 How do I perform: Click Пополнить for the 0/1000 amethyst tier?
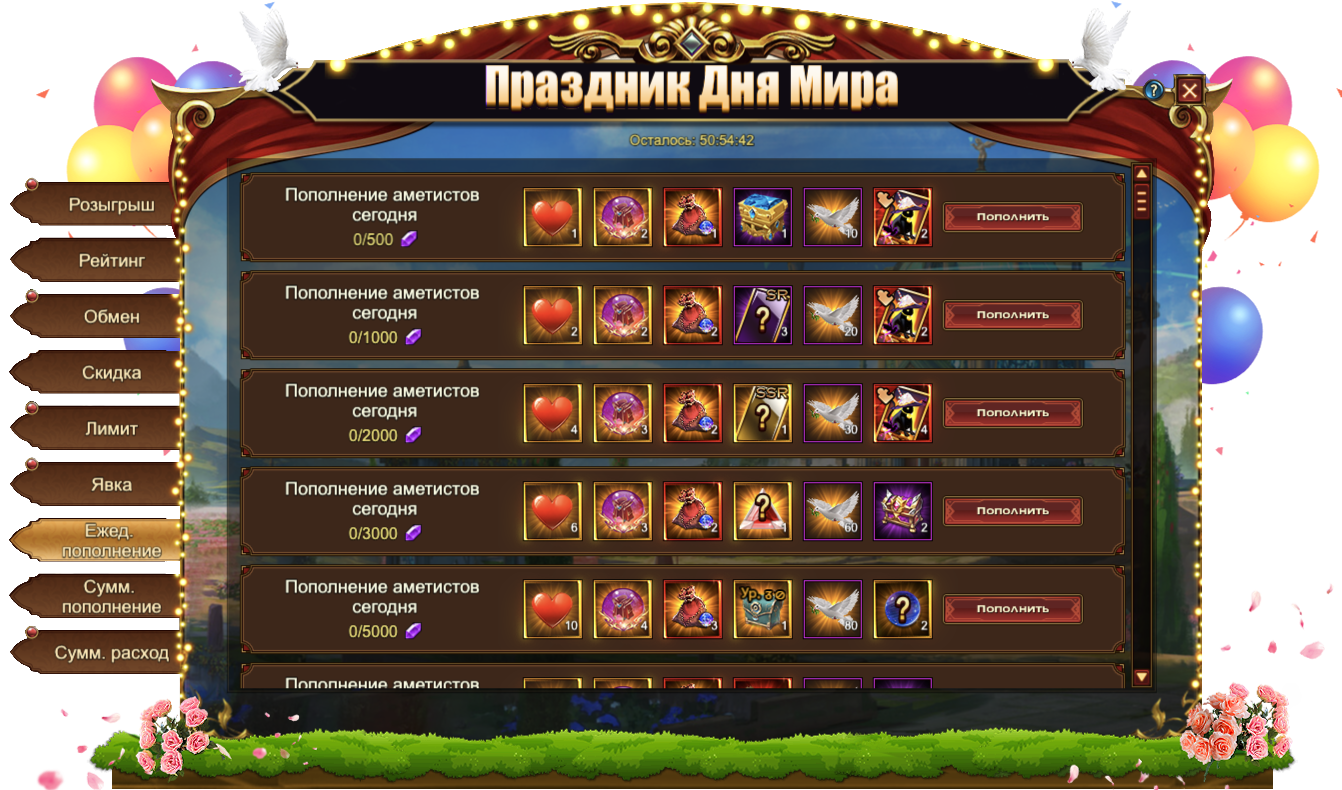coord(1012,315)
